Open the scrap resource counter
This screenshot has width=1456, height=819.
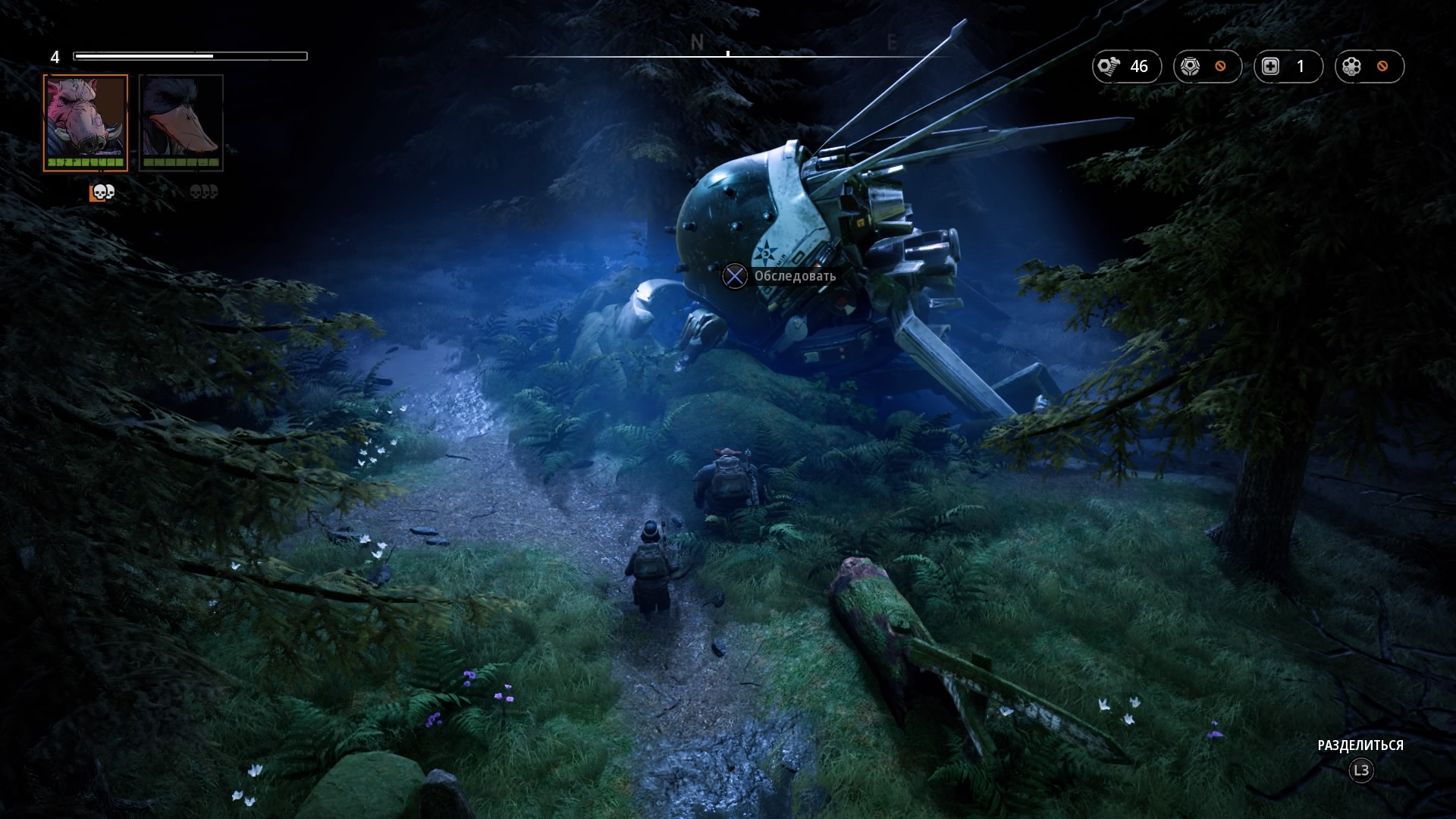coord(1126,67)
